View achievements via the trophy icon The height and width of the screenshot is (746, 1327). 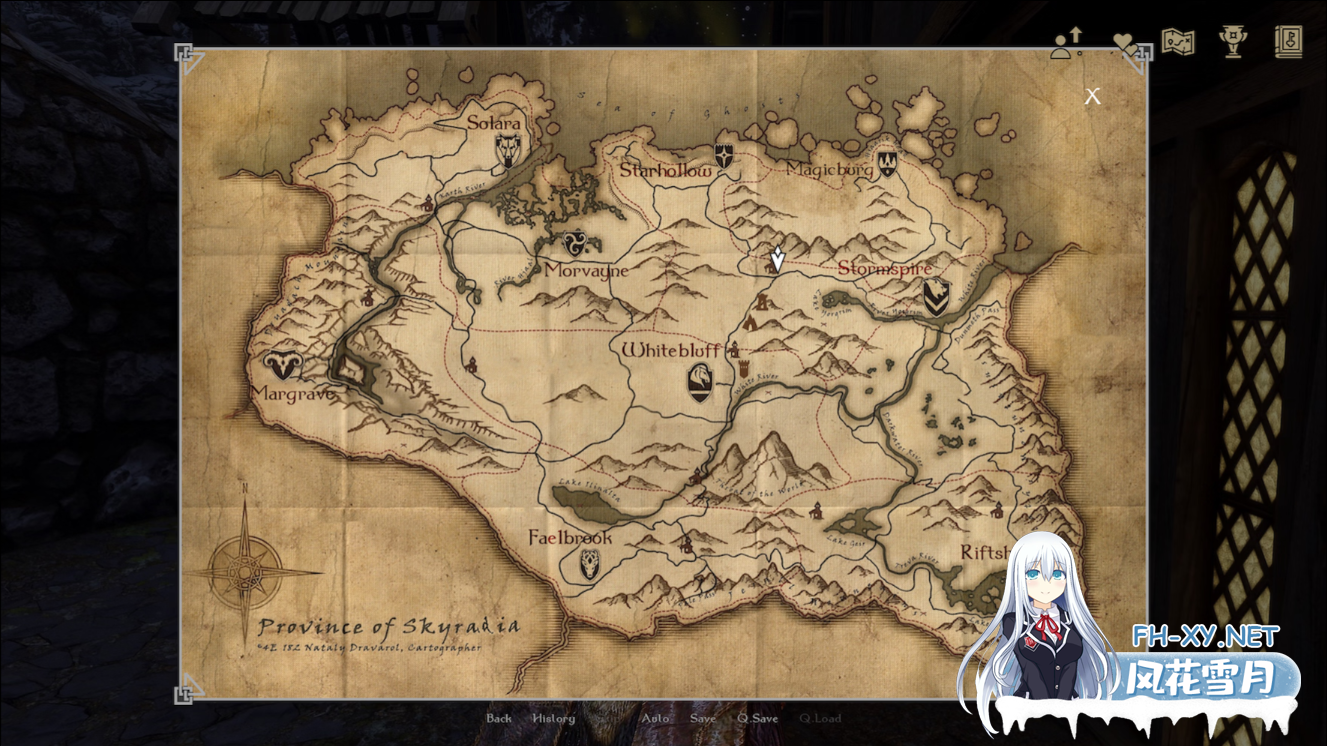[x=1233, y=42]
